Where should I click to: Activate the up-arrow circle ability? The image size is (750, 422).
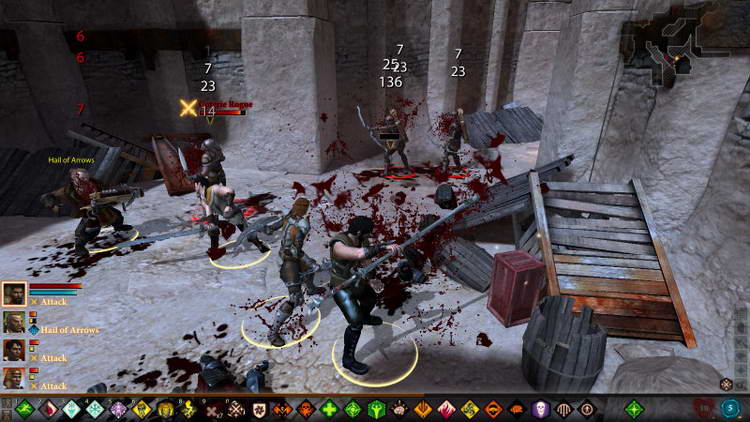587,409
